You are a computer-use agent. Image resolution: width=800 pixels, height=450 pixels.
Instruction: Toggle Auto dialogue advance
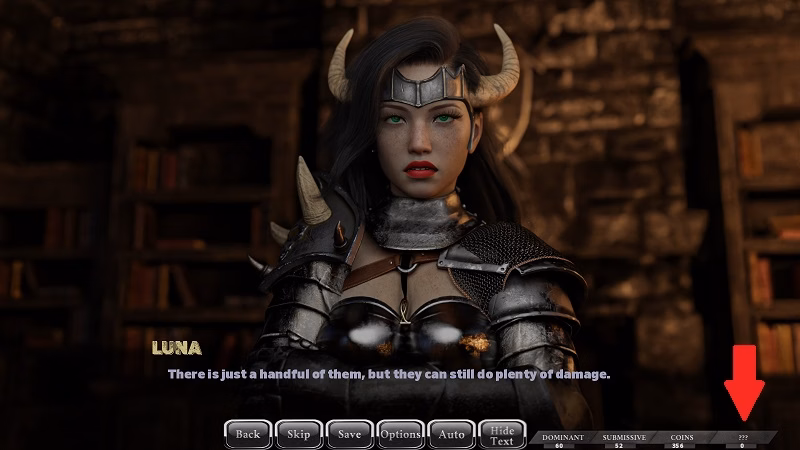451,434
